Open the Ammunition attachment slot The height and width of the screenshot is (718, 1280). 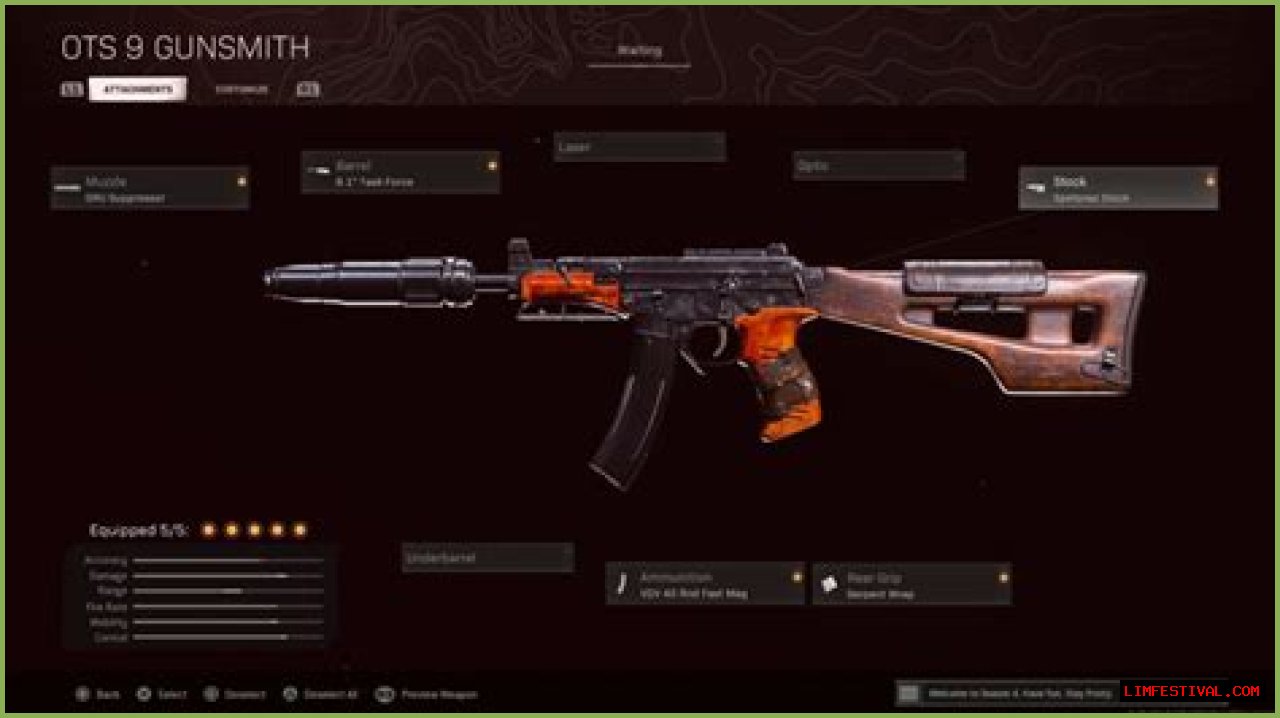pyautogui.click(x=705, y=584)
